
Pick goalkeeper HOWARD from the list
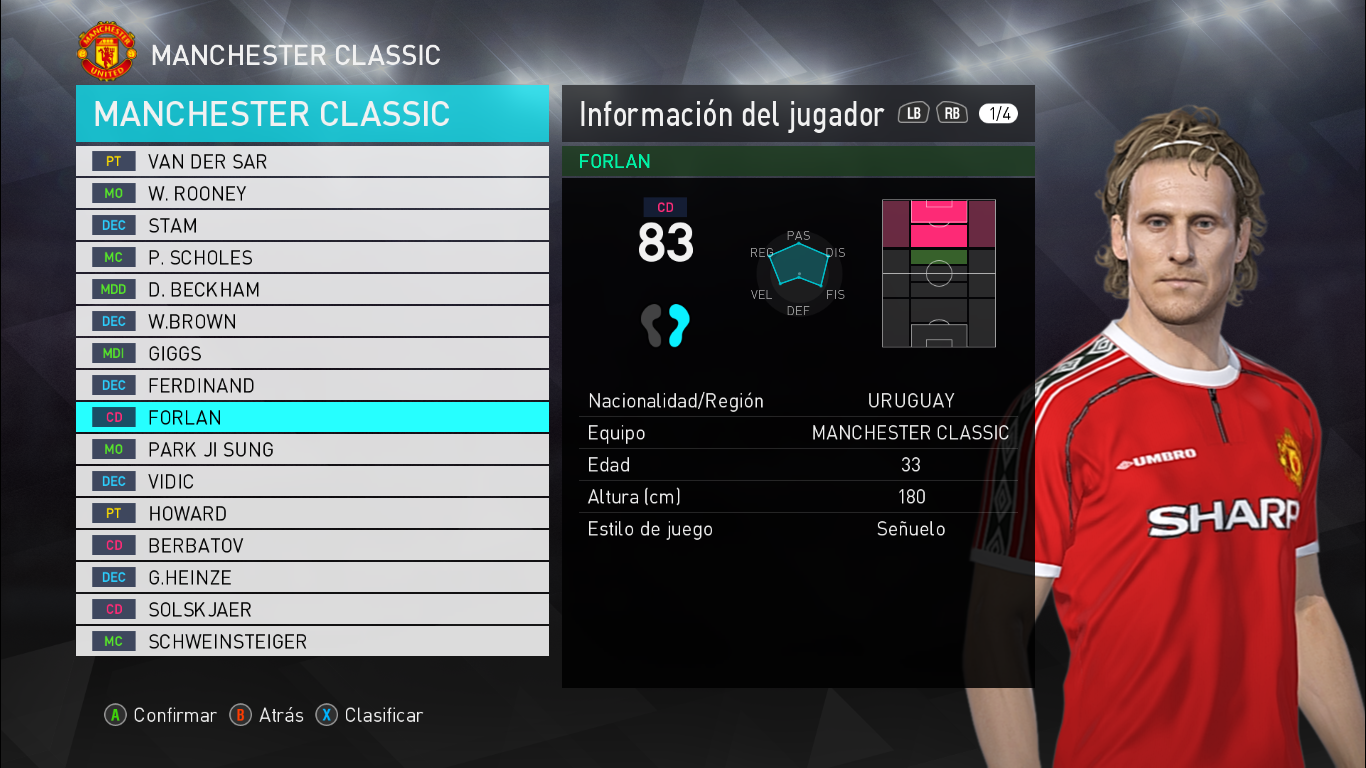[x=312, y=513]
